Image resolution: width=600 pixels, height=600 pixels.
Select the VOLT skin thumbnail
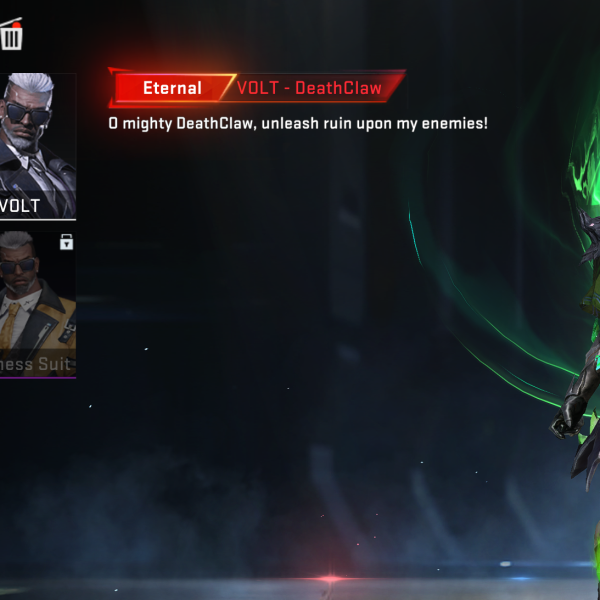(37, 145)
